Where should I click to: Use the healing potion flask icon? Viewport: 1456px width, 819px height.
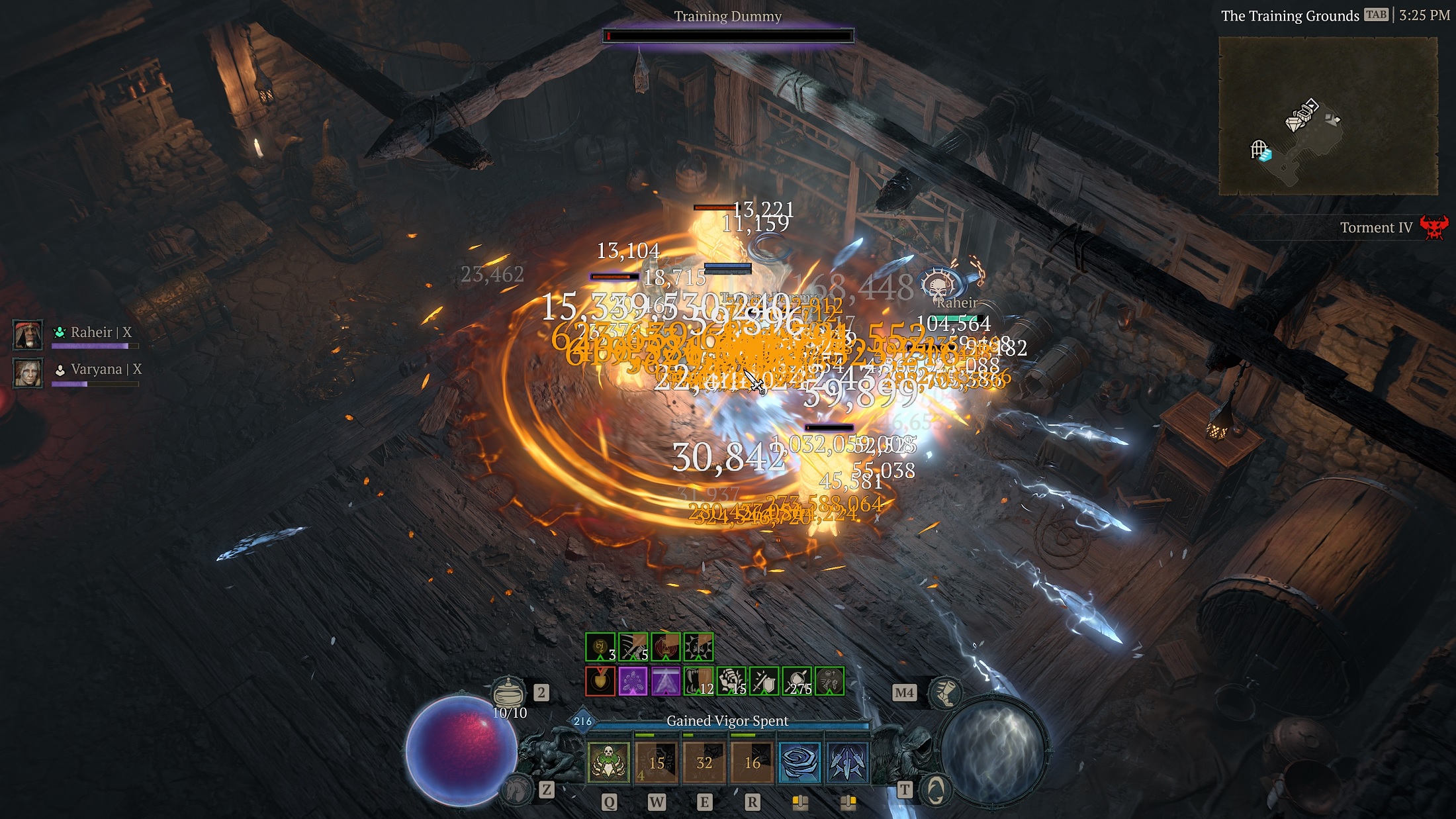(508, 692)
